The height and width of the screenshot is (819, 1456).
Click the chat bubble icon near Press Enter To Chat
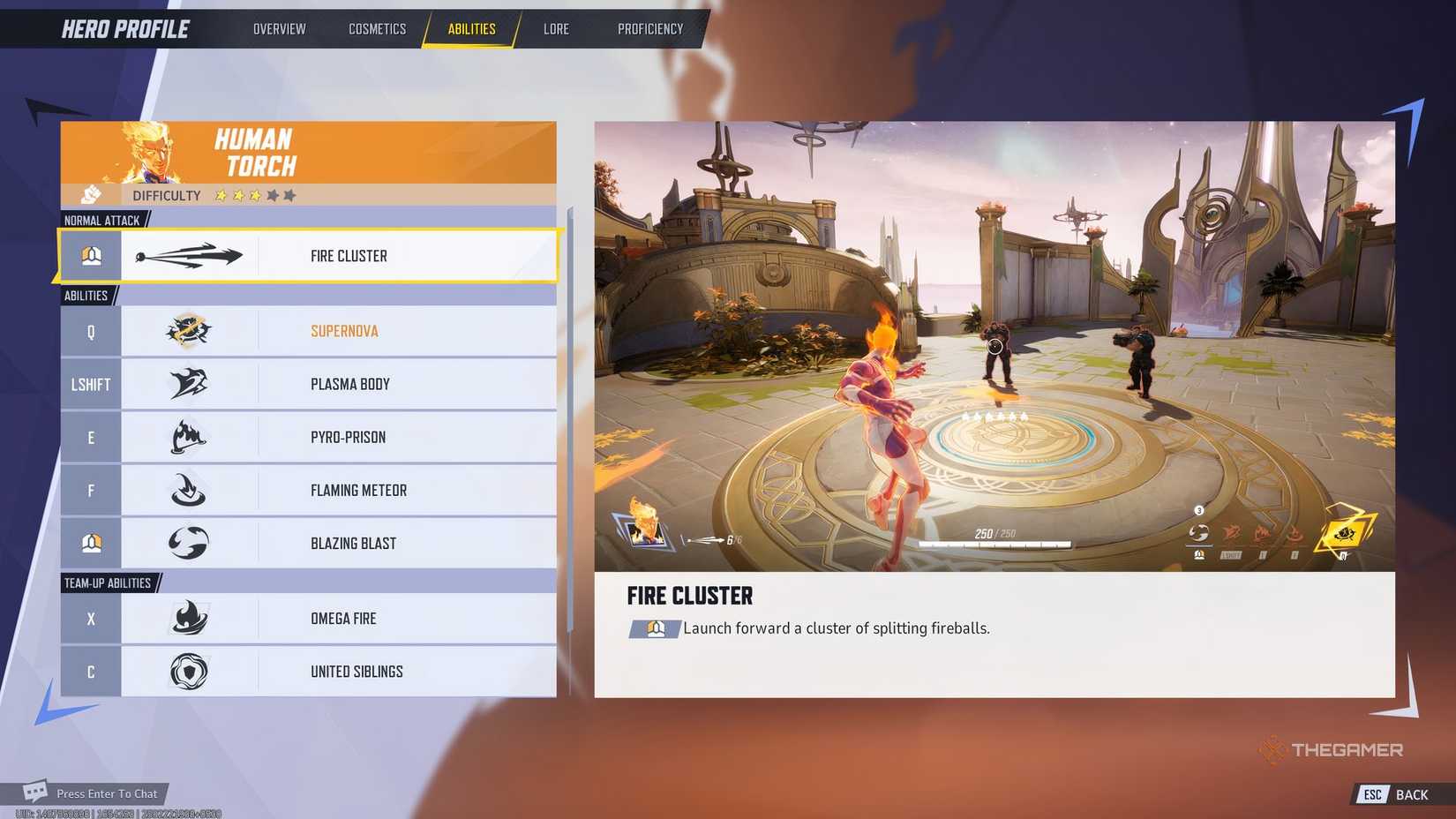(x=35, y=793)
